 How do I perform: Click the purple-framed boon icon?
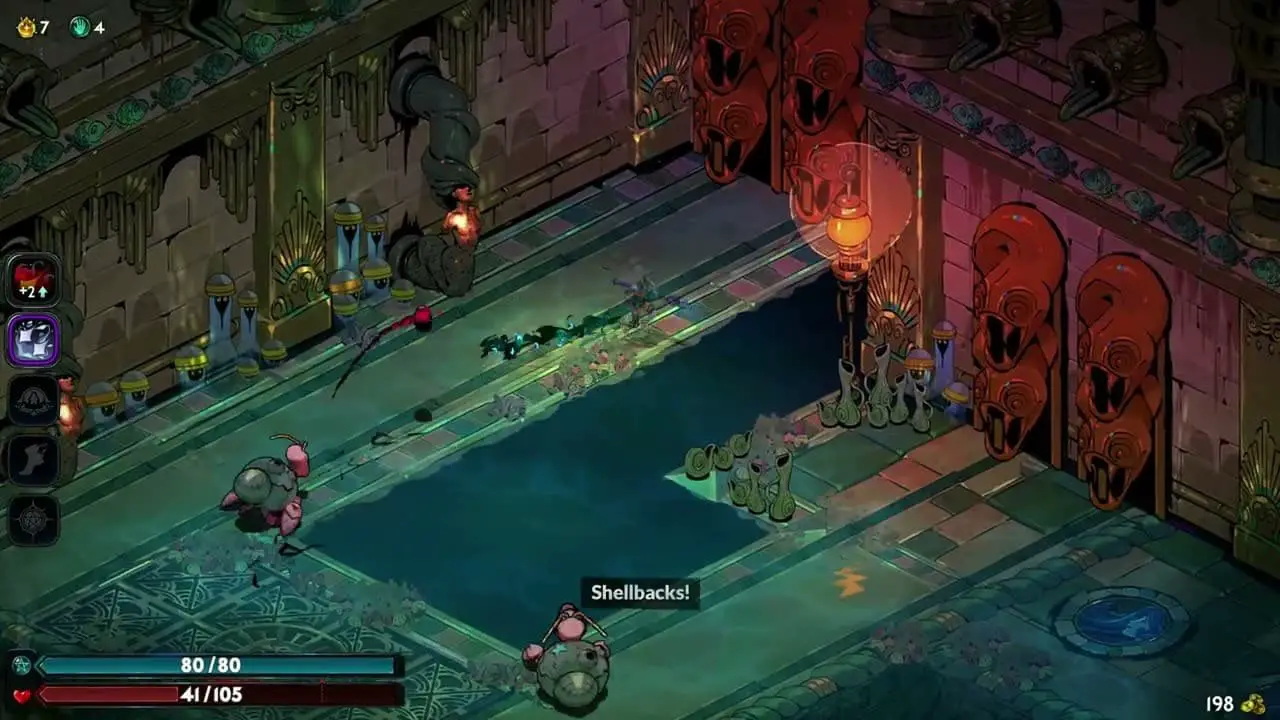pos(34,340)
